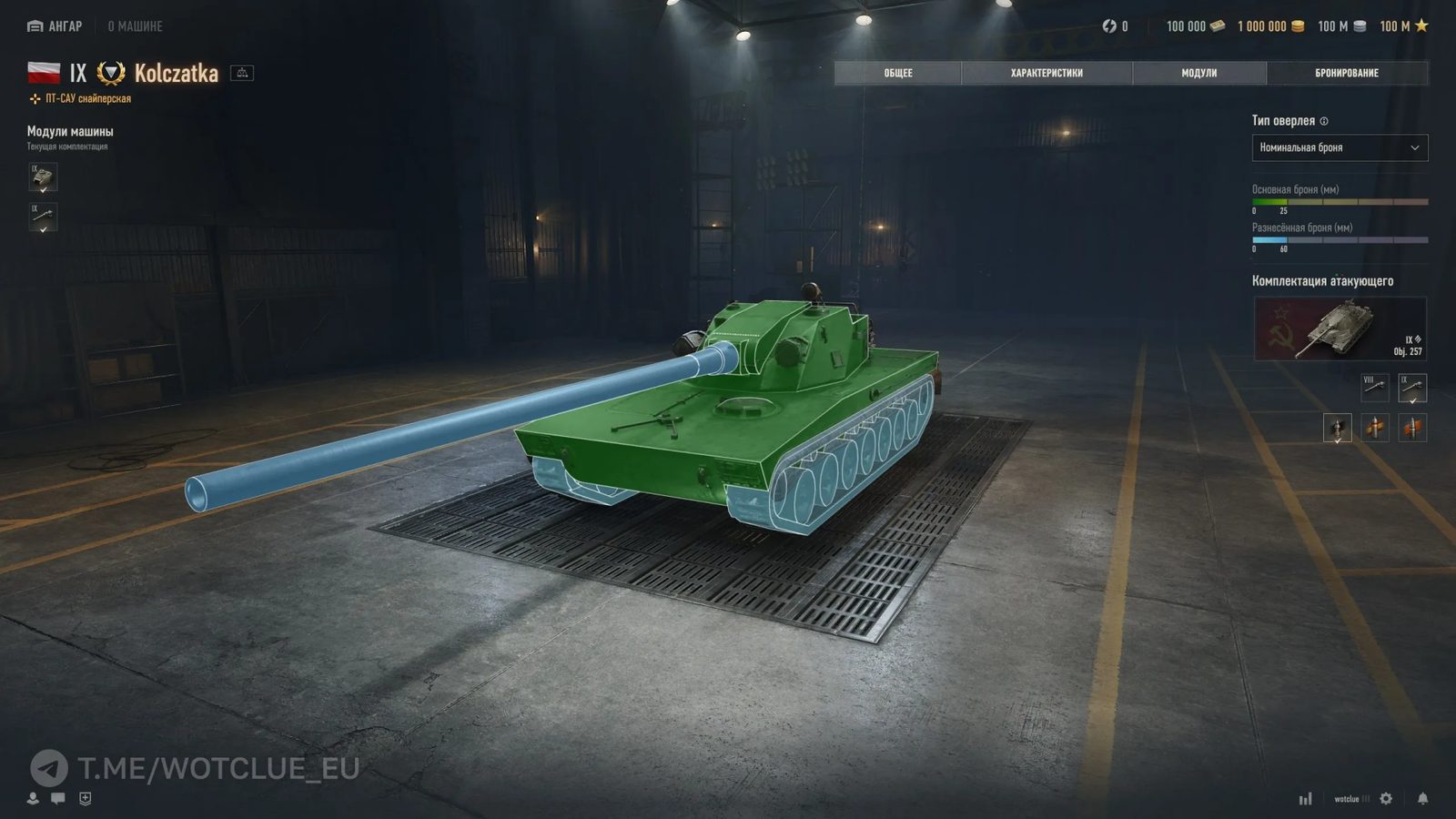The height and width of the screenshot is (819, 1456).
Task: Click the clan icon in the bottom-left bar
Action: [85, 798]
